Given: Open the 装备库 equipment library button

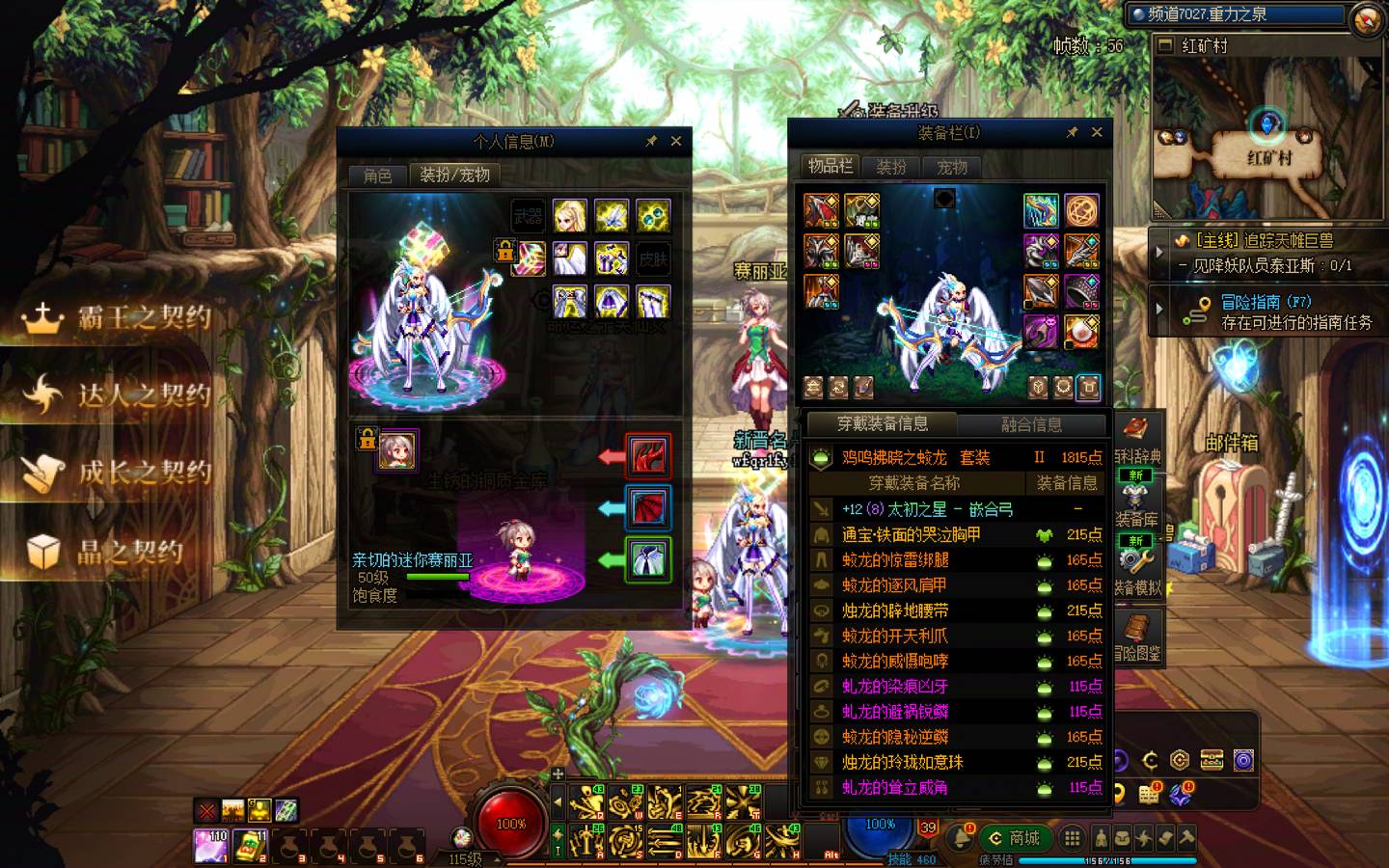Looking at the screenshot, I should coord(1136,502).
